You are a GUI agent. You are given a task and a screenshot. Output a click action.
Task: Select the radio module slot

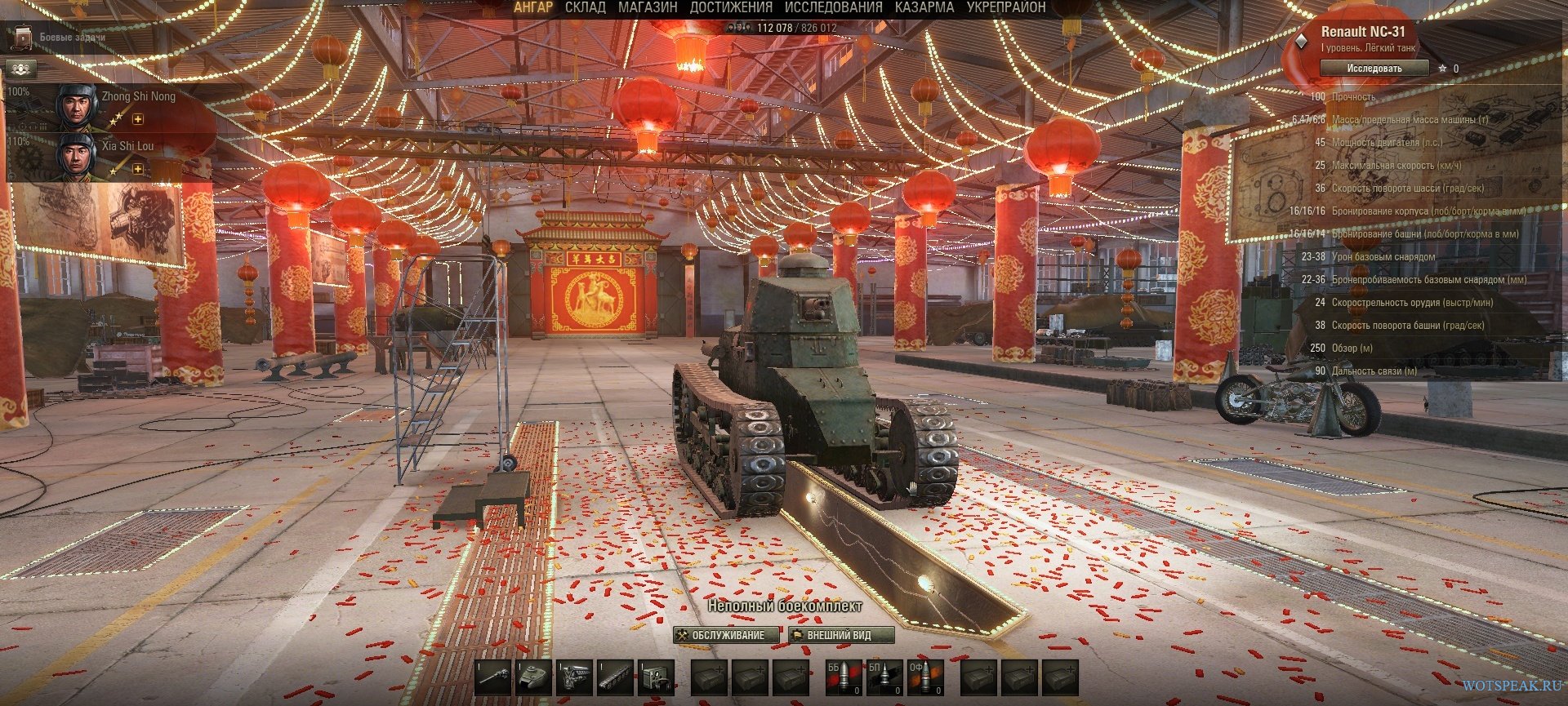656,677
